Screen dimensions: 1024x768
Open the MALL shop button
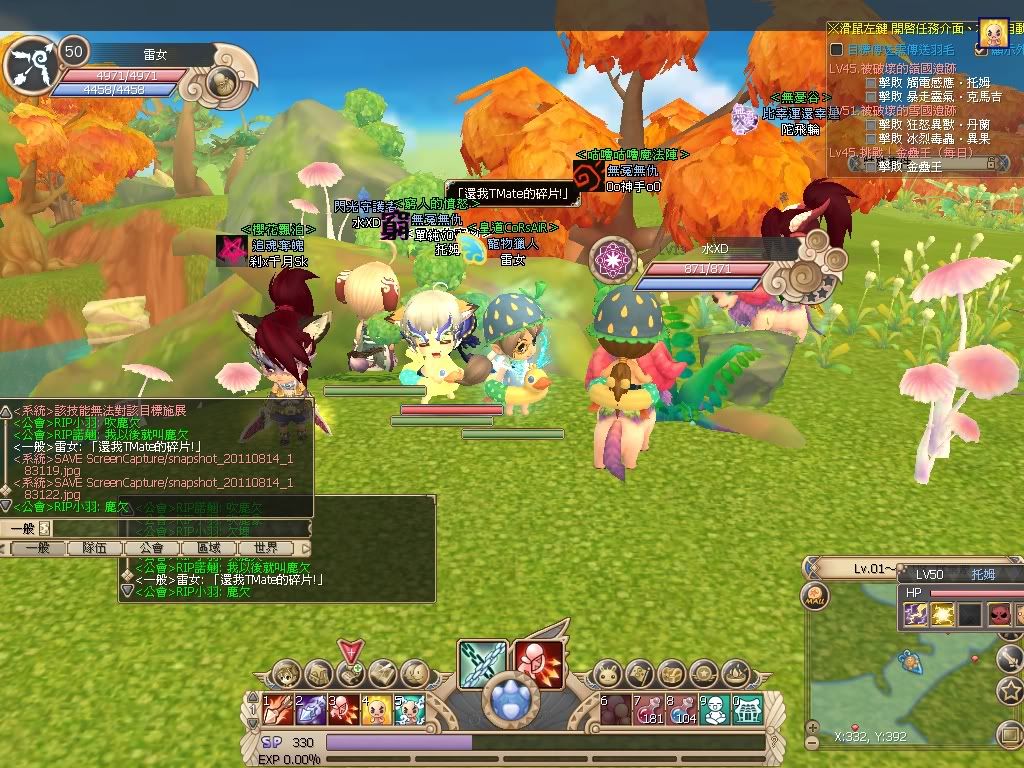coord(814,597)
